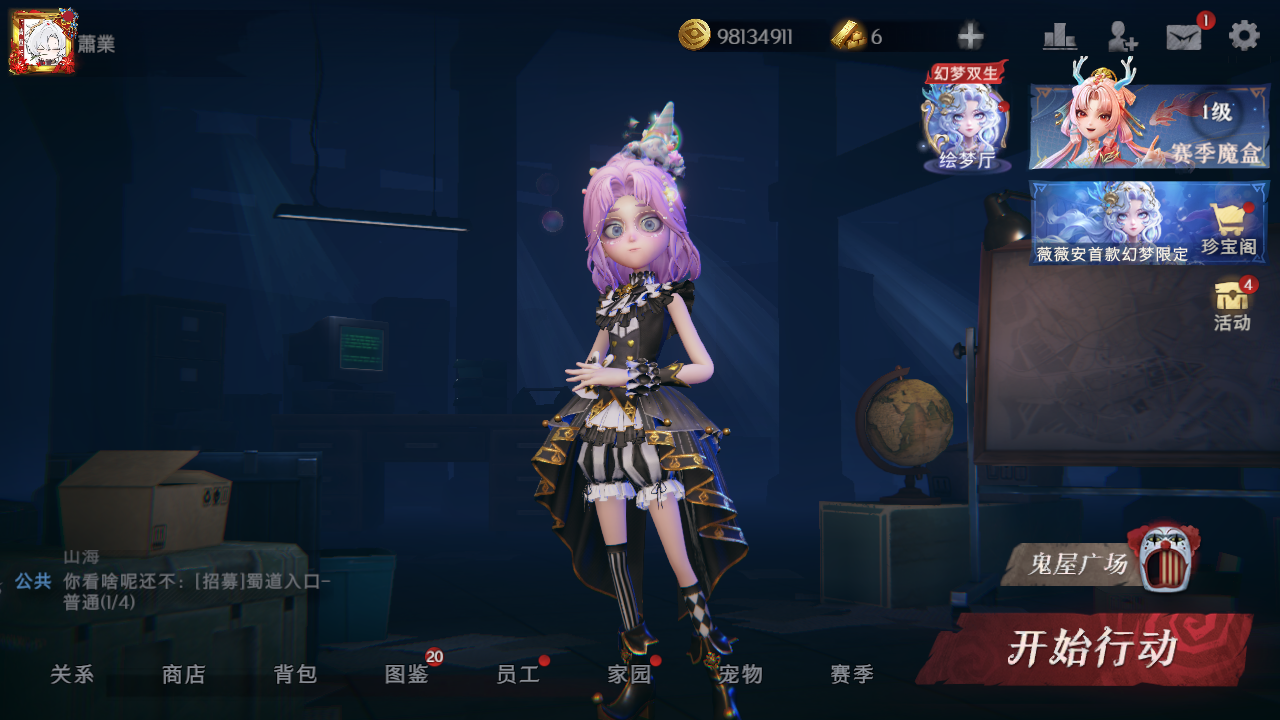Open the 活动 events chest
1280x720 pixels.
pyautogui.click(x=1232, y=305)
